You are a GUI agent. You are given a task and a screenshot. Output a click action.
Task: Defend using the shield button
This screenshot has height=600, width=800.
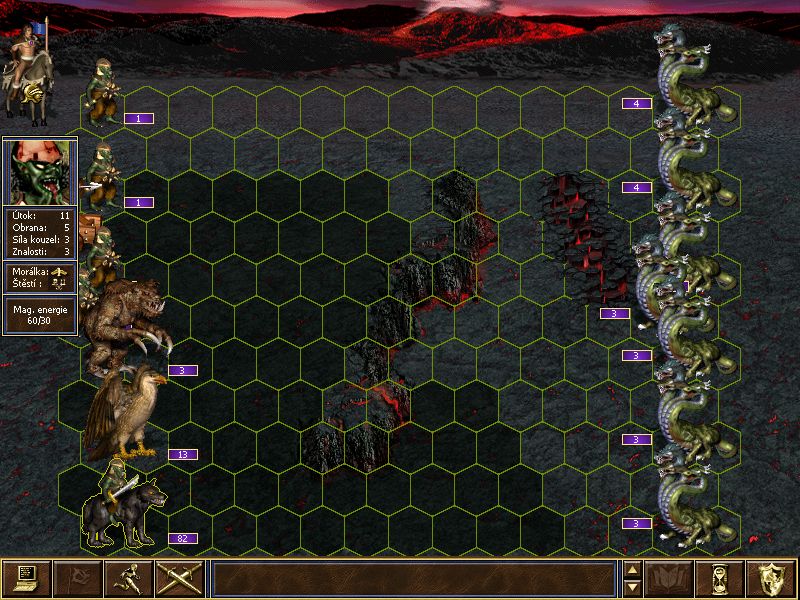tap(771, 579)
